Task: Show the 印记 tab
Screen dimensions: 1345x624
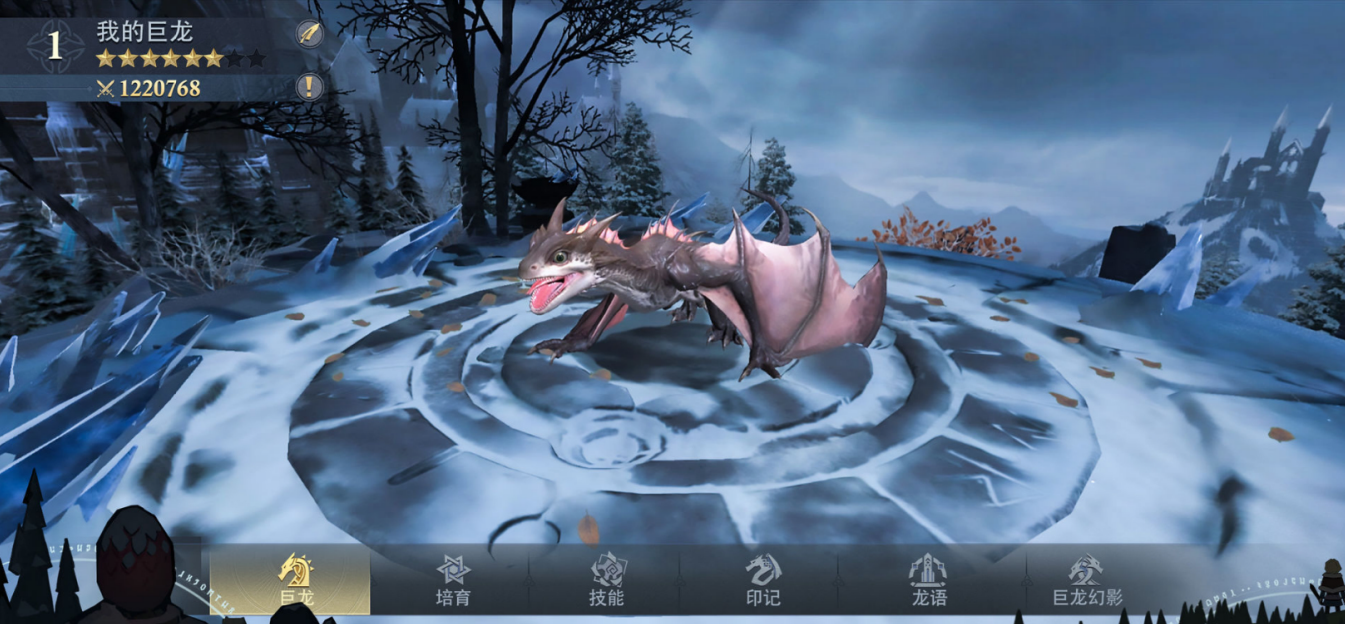Action: point(763,580)
